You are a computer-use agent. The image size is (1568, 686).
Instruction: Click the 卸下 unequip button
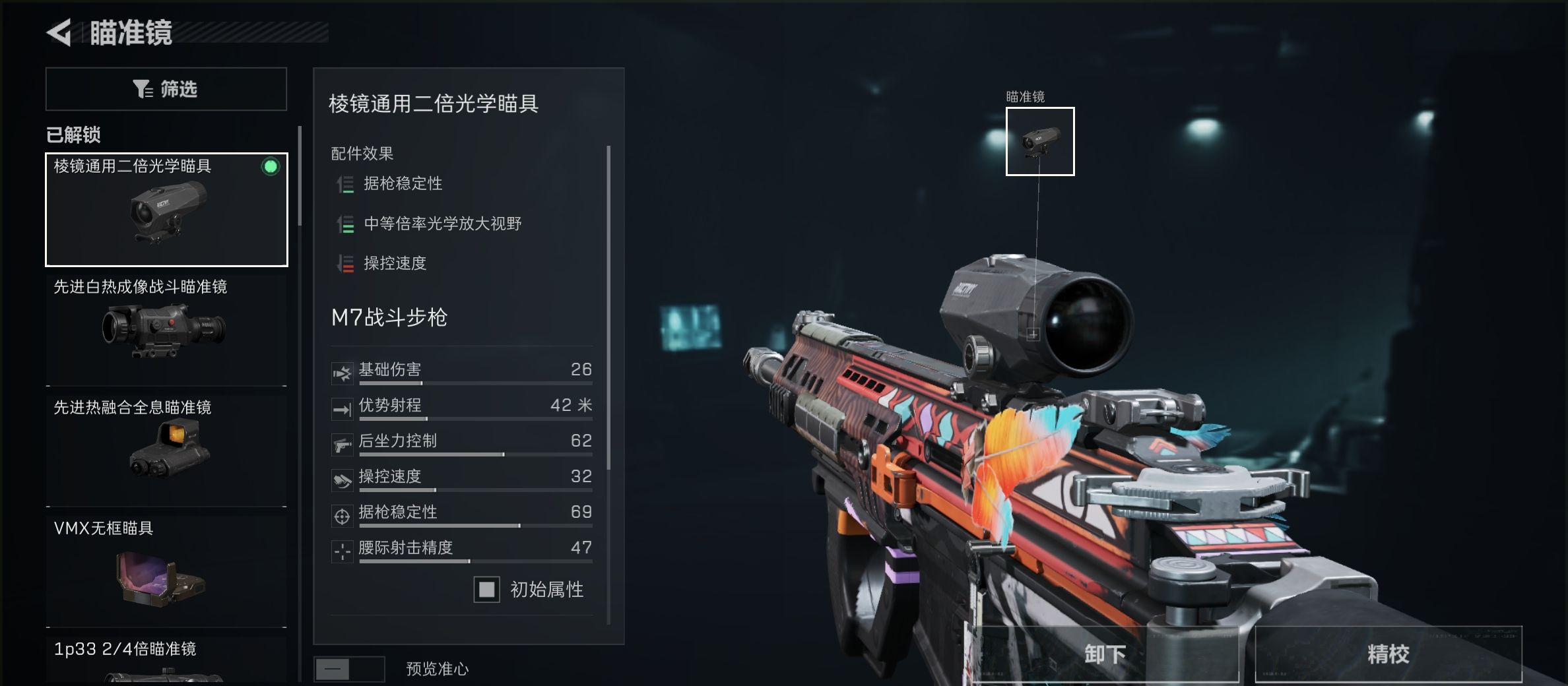pos(1105,654)
